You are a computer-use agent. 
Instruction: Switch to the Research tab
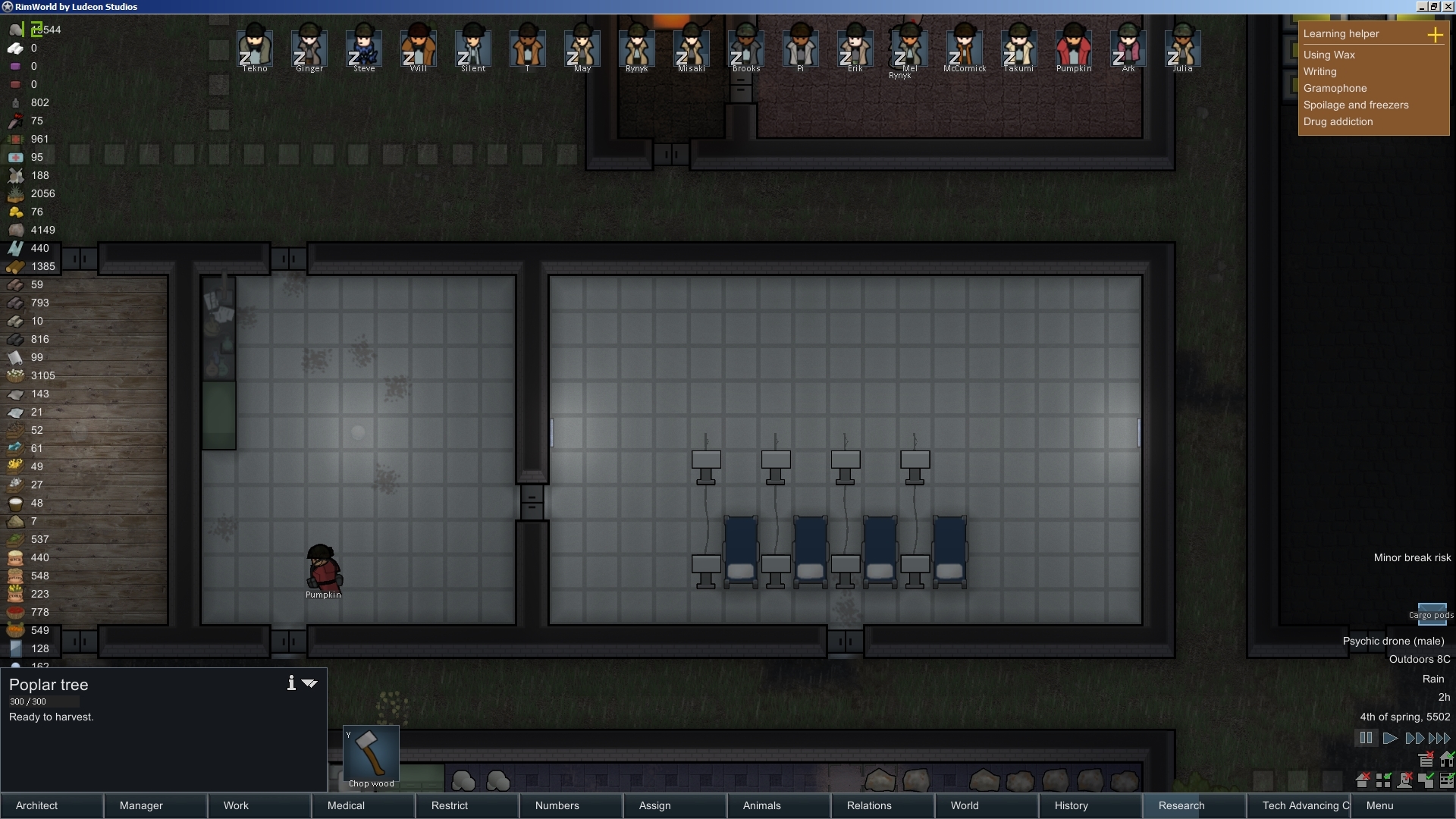(x=1183, y=805)
